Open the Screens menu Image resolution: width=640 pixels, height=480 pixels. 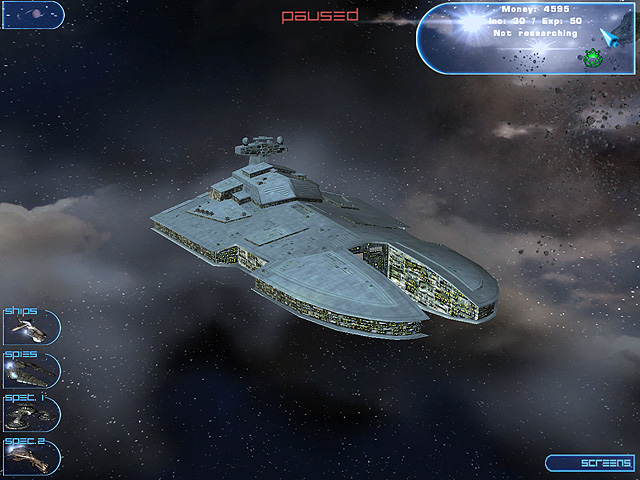pos(589,463)
